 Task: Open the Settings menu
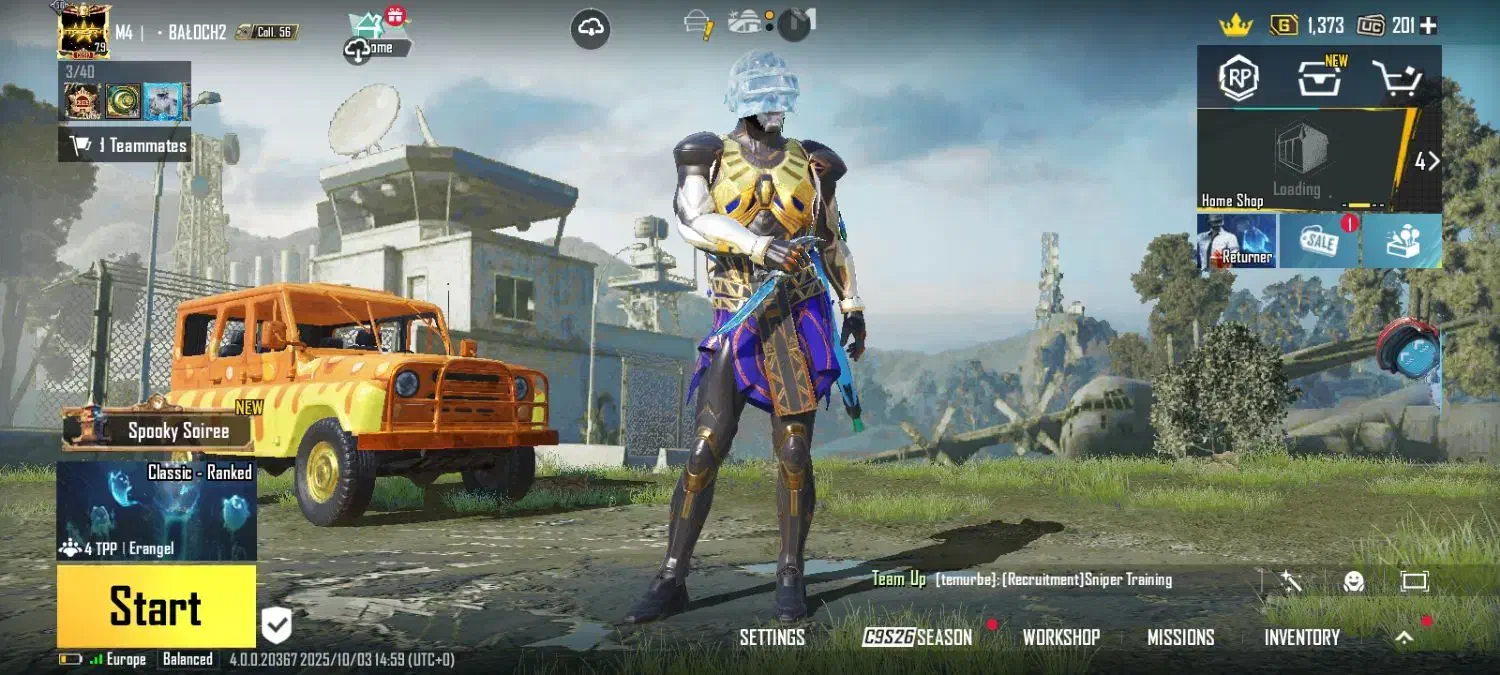pyautogui.click(x=772, y=638)
